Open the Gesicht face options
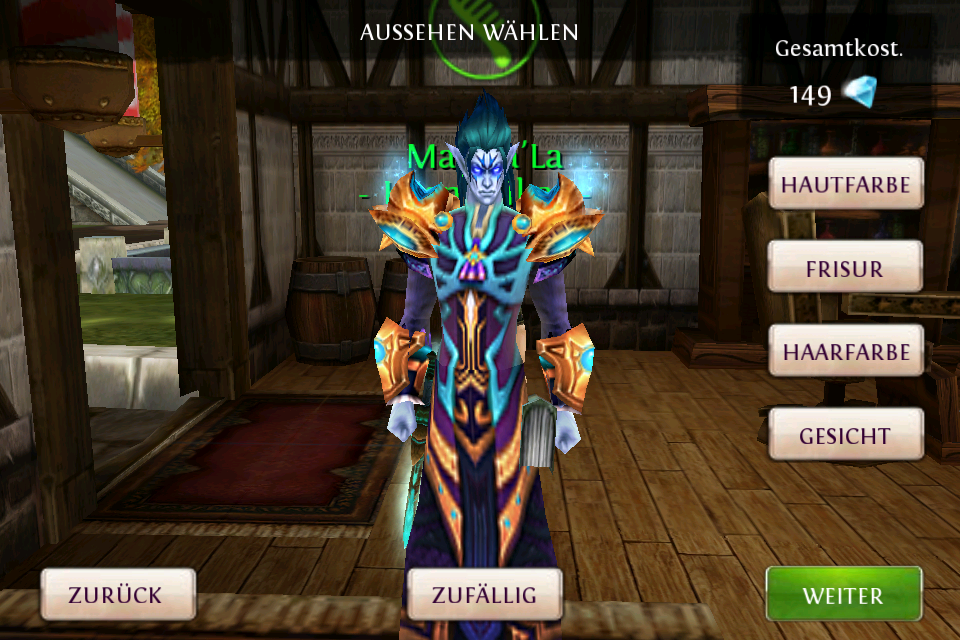The height and width of the screenshot is (640, 960). tap(845, 436)
